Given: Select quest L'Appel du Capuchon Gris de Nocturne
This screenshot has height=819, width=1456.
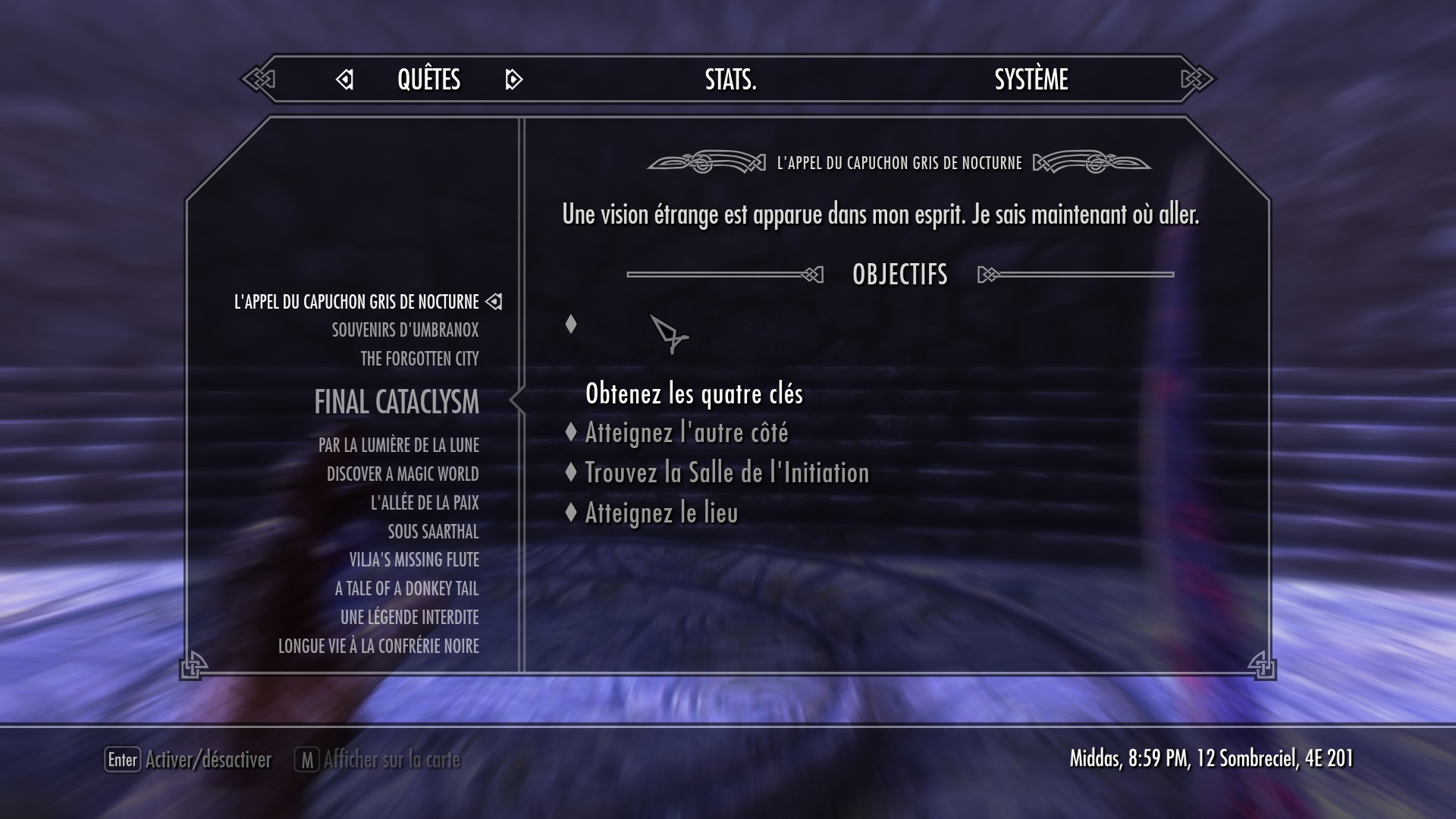Looking at the screenshot, I should click(x=356, y=302).
